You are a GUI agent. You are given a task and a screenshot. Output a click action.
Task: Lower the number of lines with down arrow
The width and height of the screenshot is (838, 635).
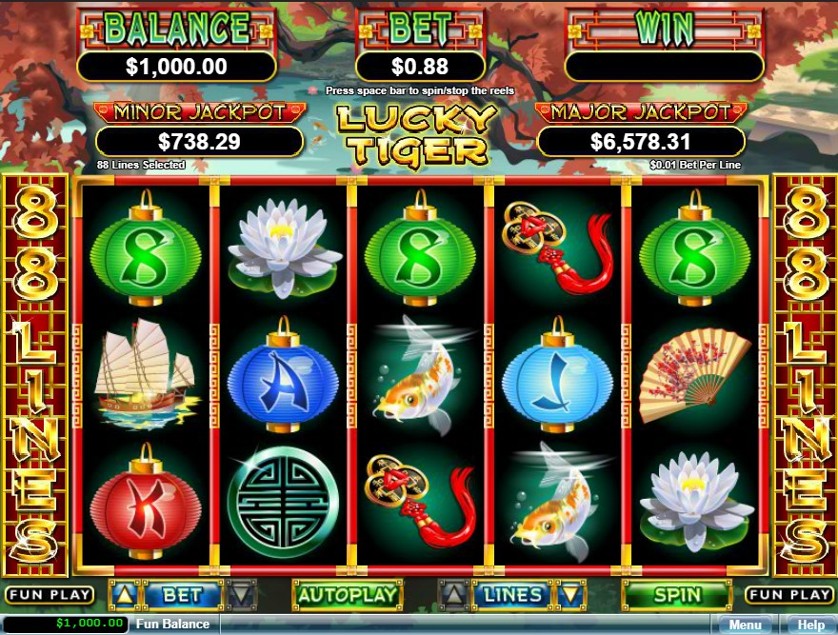[571, 594]
